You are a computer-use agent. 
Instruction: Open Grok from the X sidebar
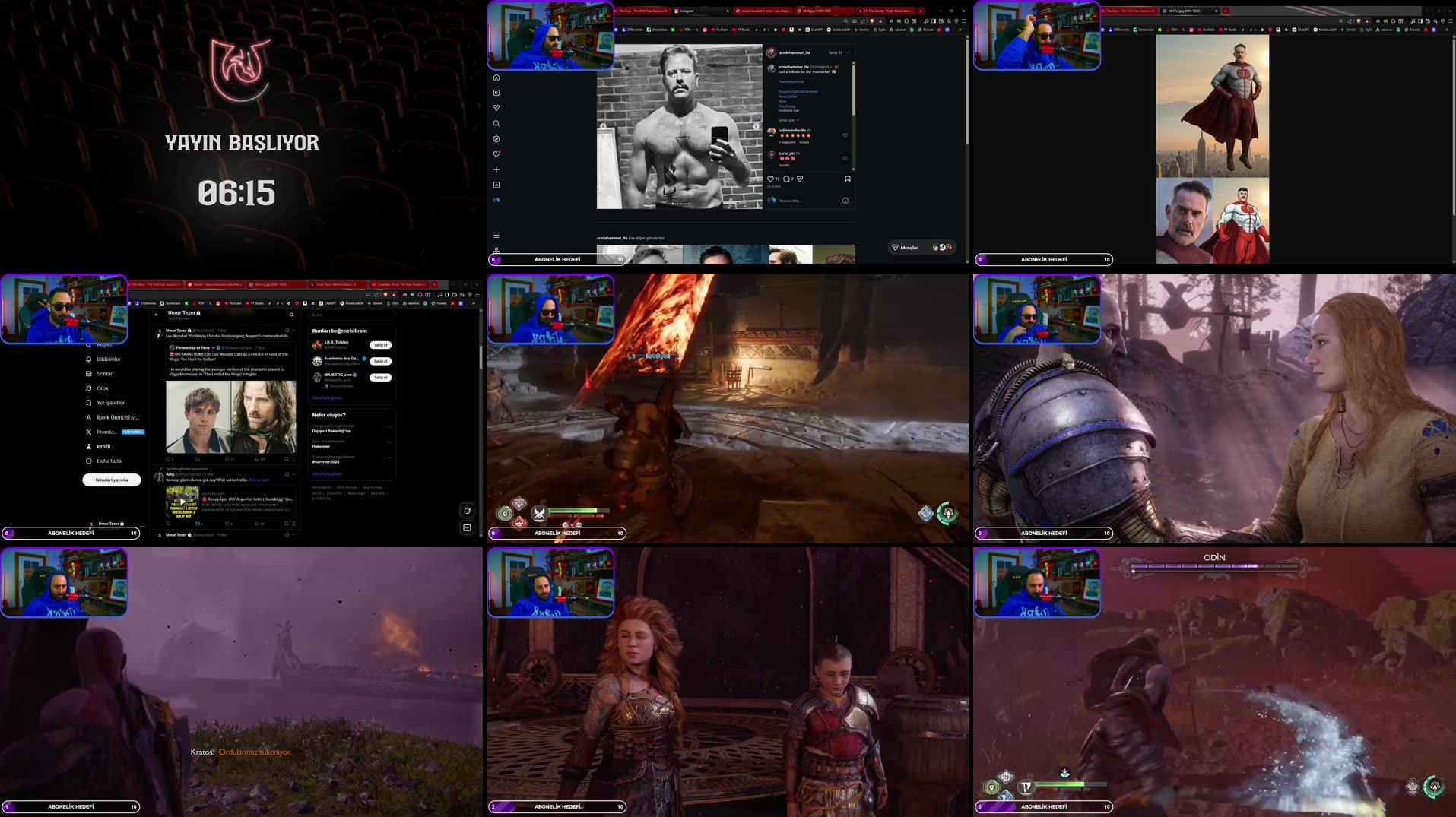click(x=101, y=388)
